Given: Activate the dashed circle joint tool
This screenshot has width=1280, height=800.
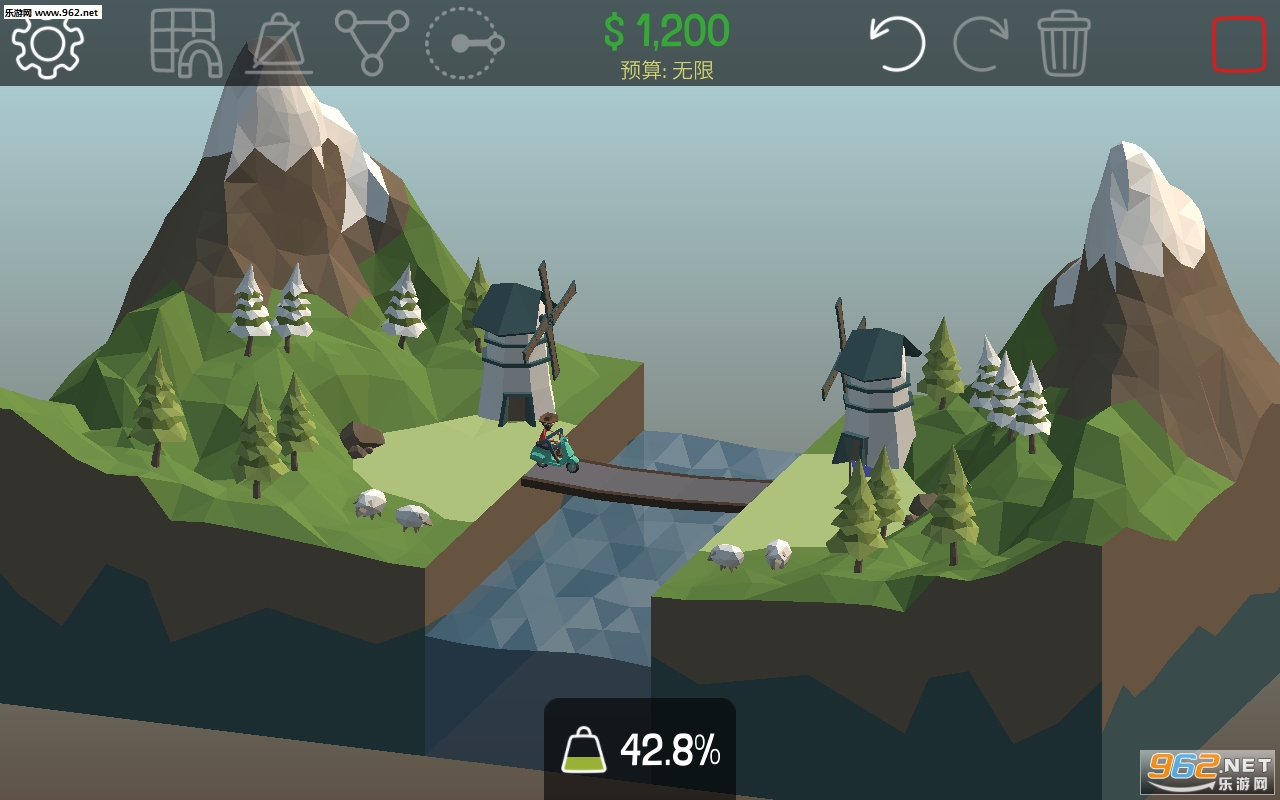Looking at the screenshot, I should [x=463, y=43].
